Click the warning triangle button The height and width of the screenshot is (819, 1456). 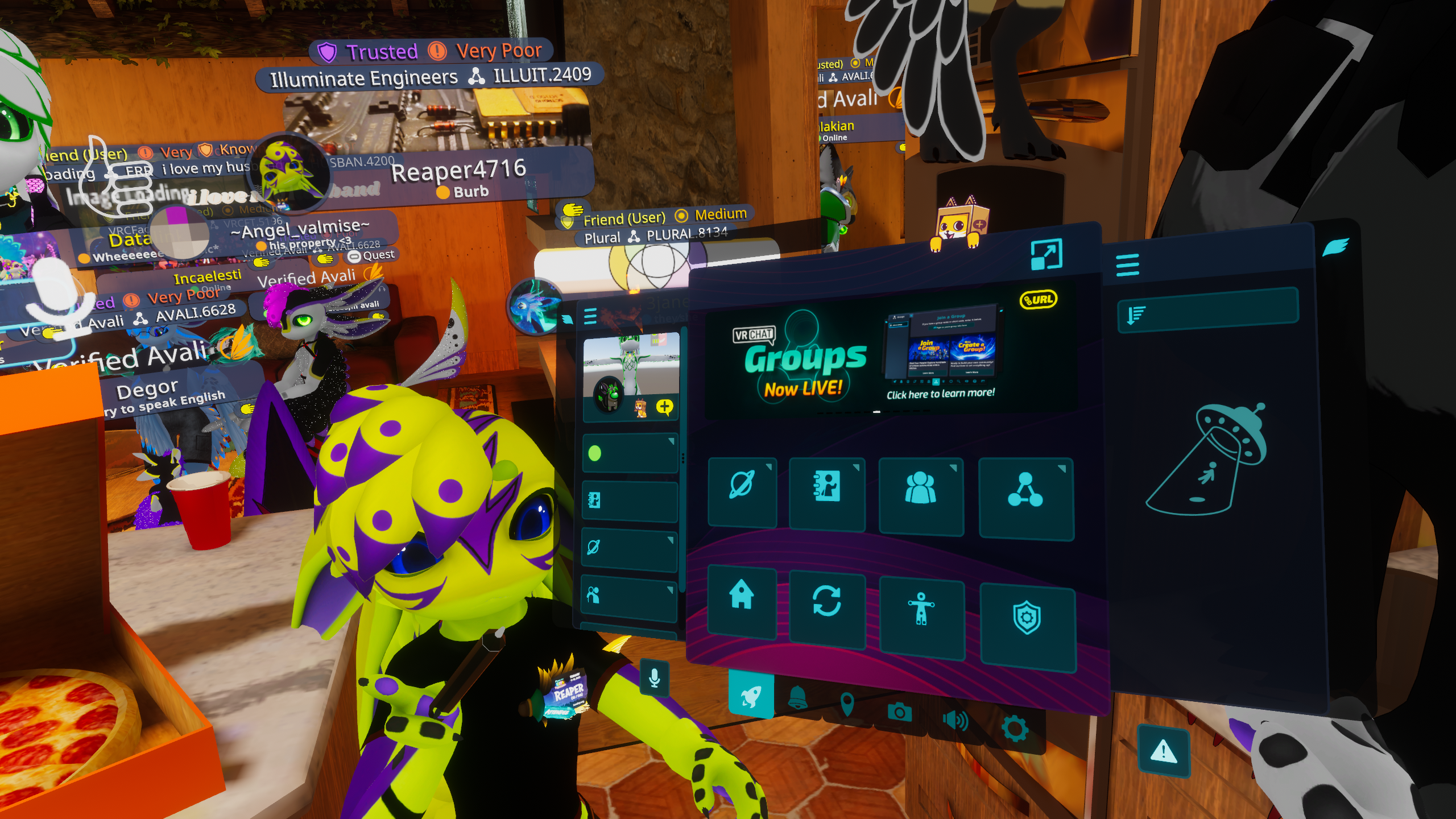(x=1163, y=752)
